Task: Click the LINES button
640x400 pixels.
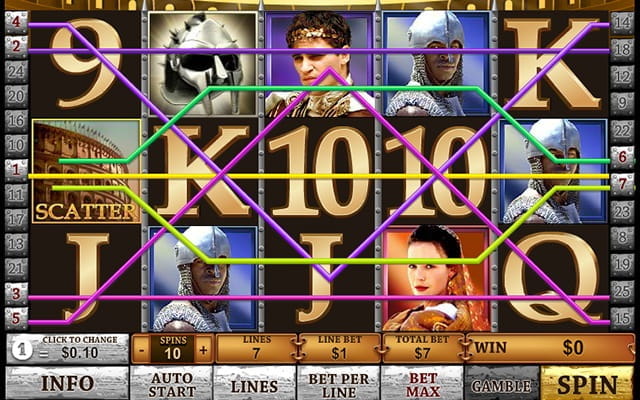Action: coord(254,383)
